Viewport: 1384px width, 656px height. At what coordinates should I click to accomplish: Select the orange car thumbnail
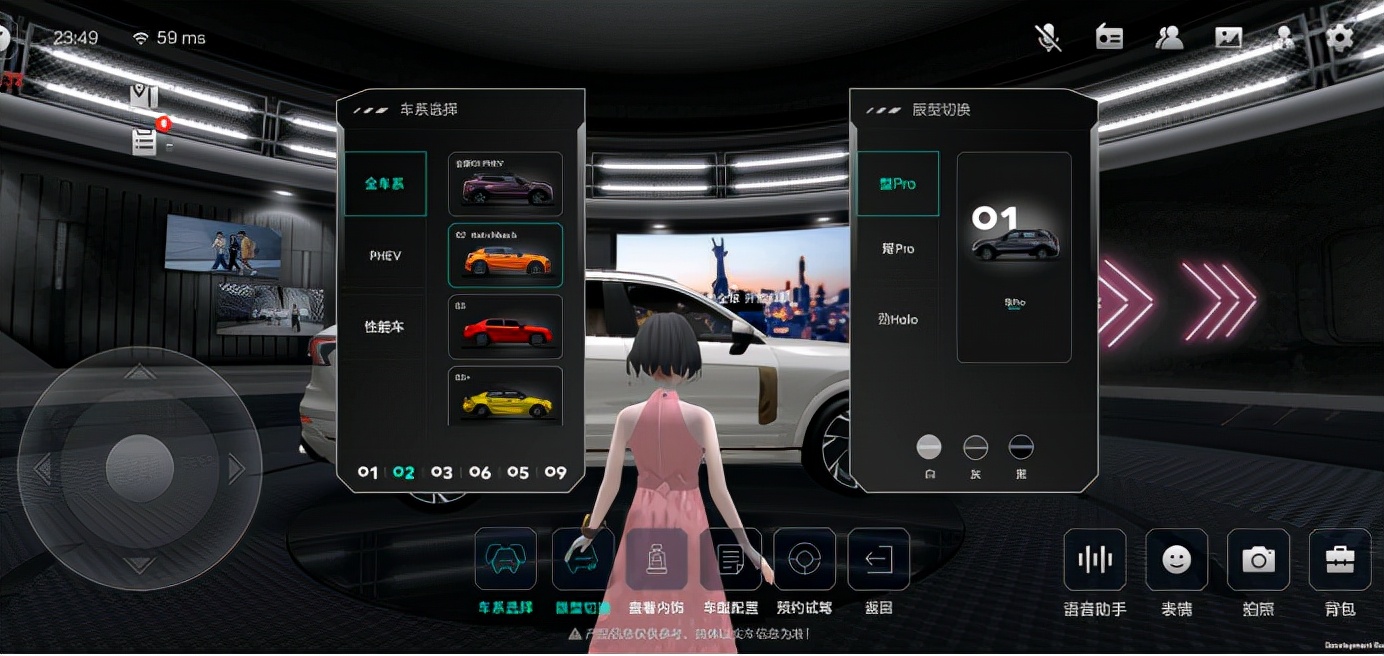tap(505, 256)
